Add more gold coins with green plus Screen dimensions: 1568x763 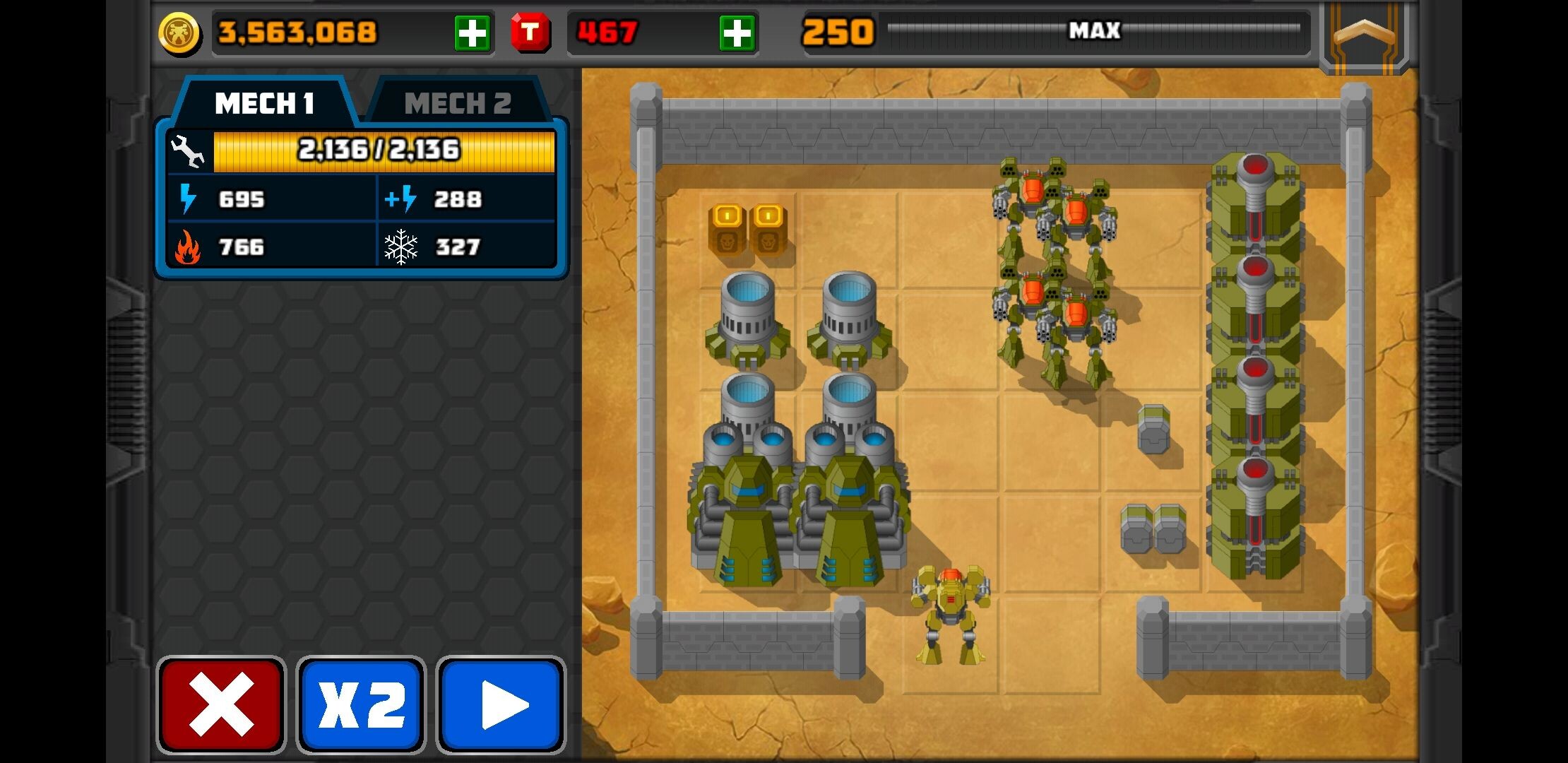[x=472, y=32]
